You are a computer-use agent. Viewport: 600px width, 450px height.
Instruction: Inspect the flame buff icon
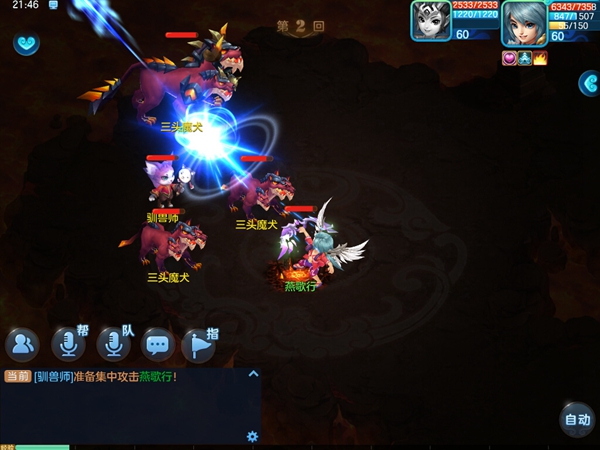541,58
